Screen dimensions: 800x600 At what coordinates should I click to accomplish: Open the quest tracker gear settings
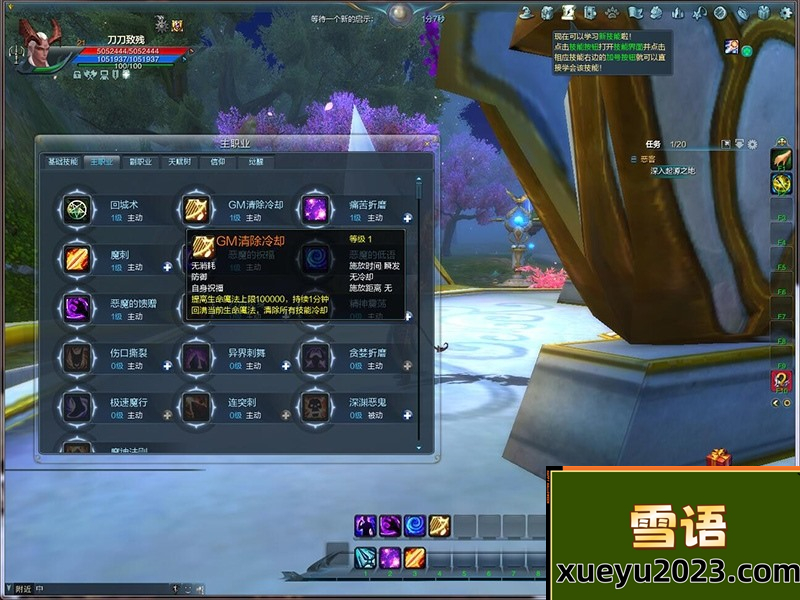tap(752, 145)
